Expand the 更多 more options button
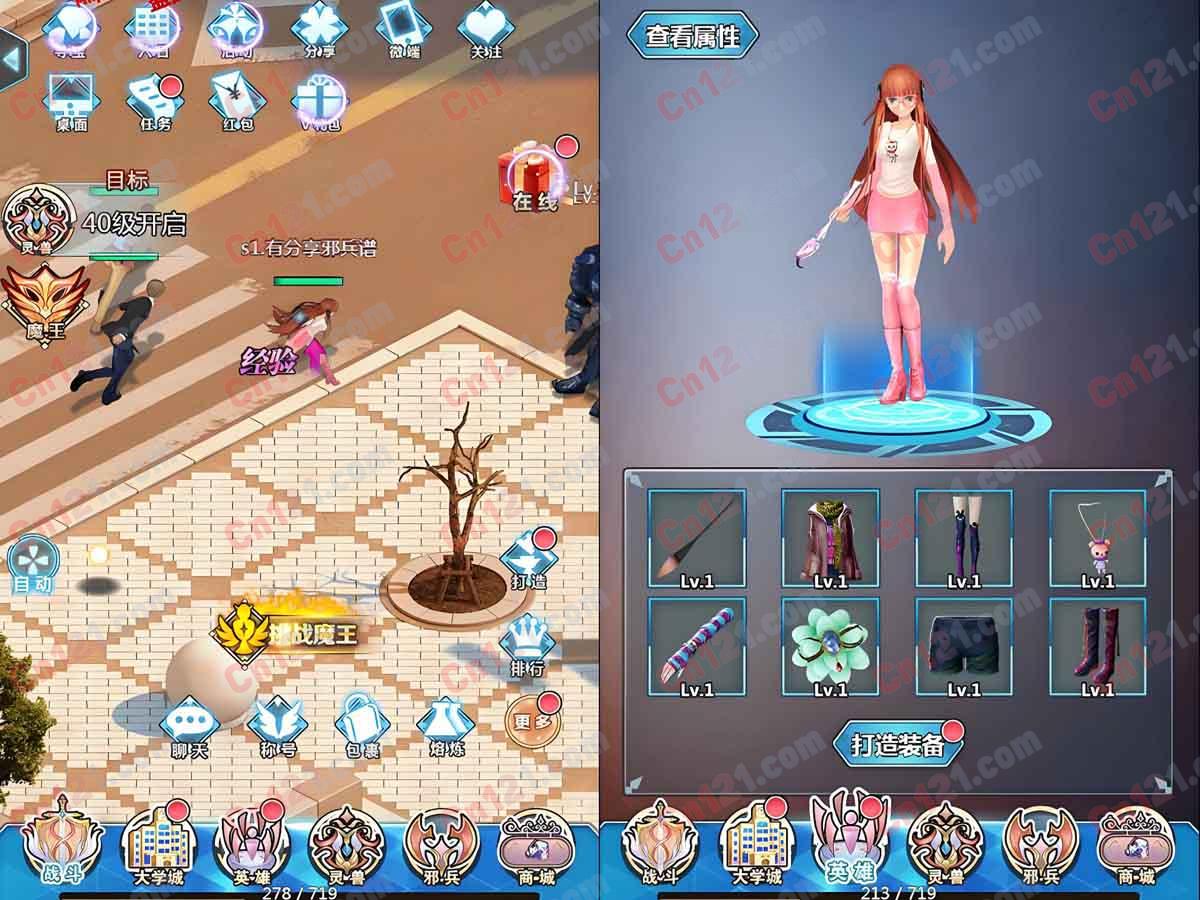1200x900 pixels. (532, 718)
